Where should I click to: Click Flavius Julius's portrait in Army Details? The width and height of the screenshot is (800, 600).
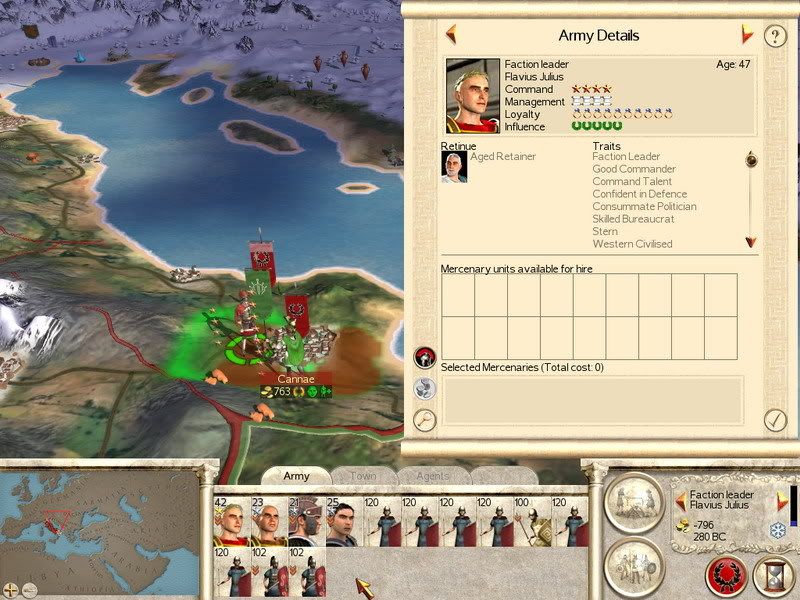pos(472,96)
